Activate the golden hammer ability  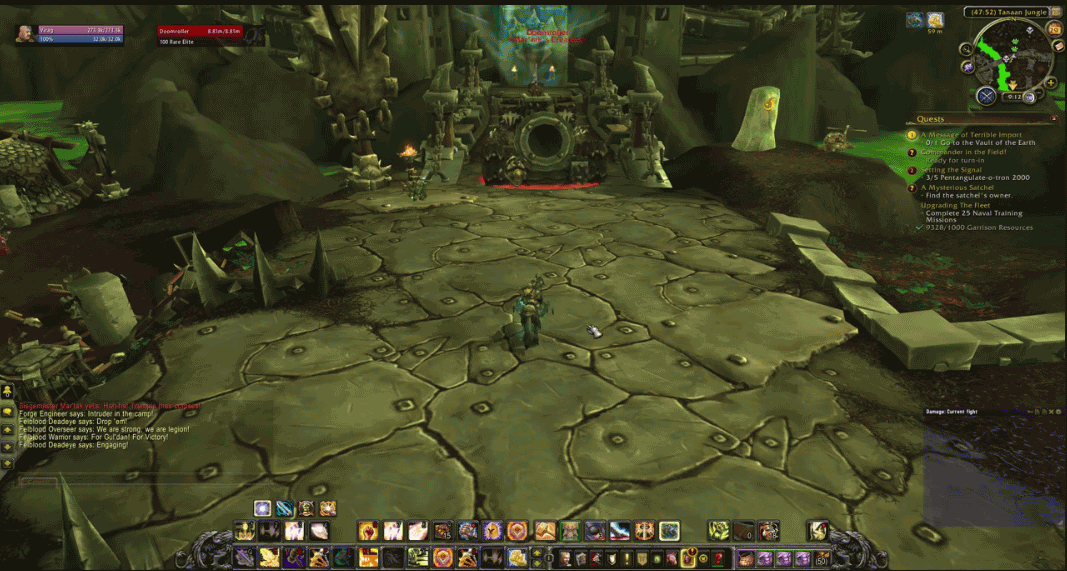pyautogui.click(x=545, y=531)
